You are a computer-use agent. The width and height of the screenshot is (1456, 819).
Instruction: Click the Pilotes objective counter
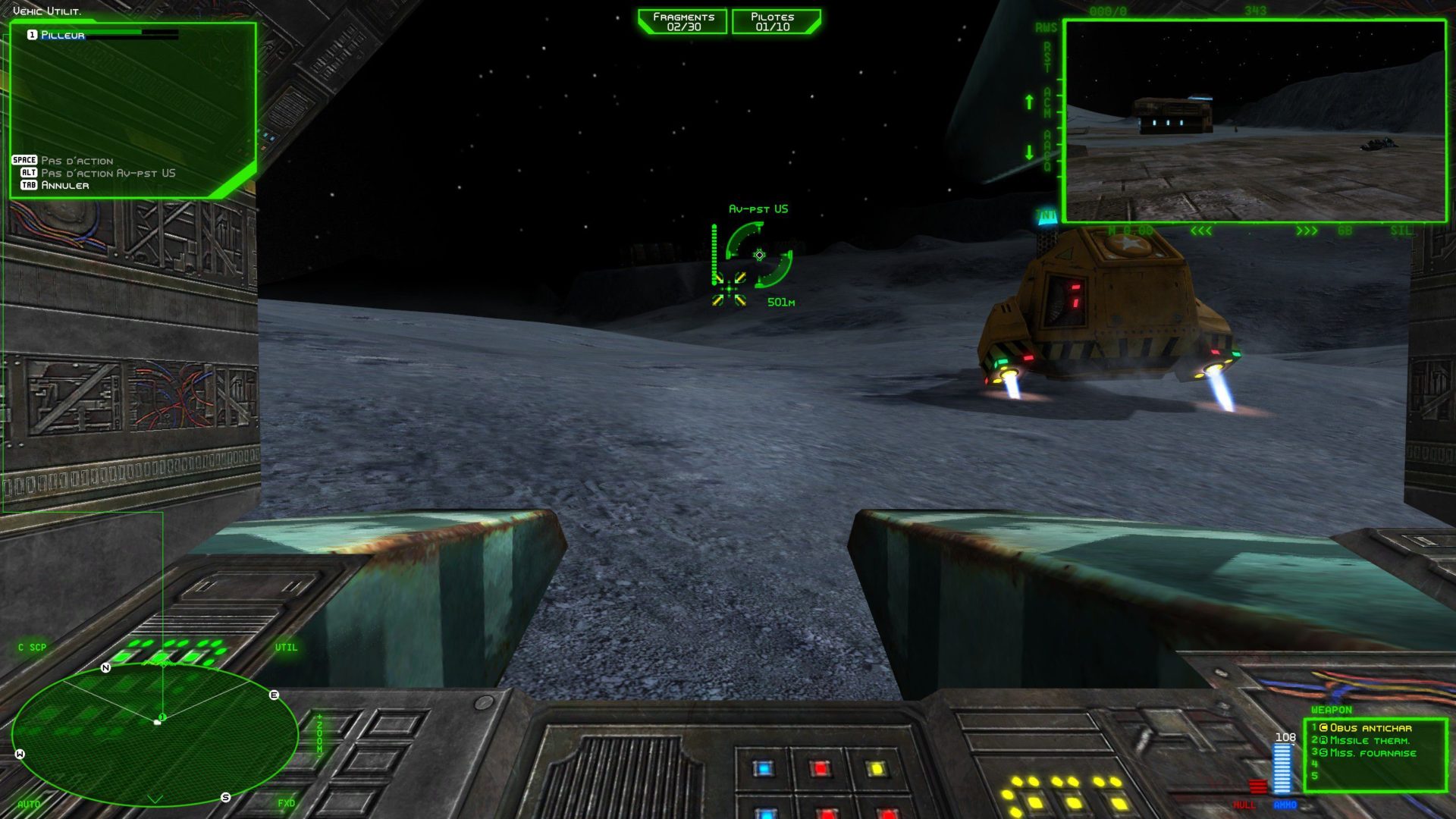[x=773, y=22]
